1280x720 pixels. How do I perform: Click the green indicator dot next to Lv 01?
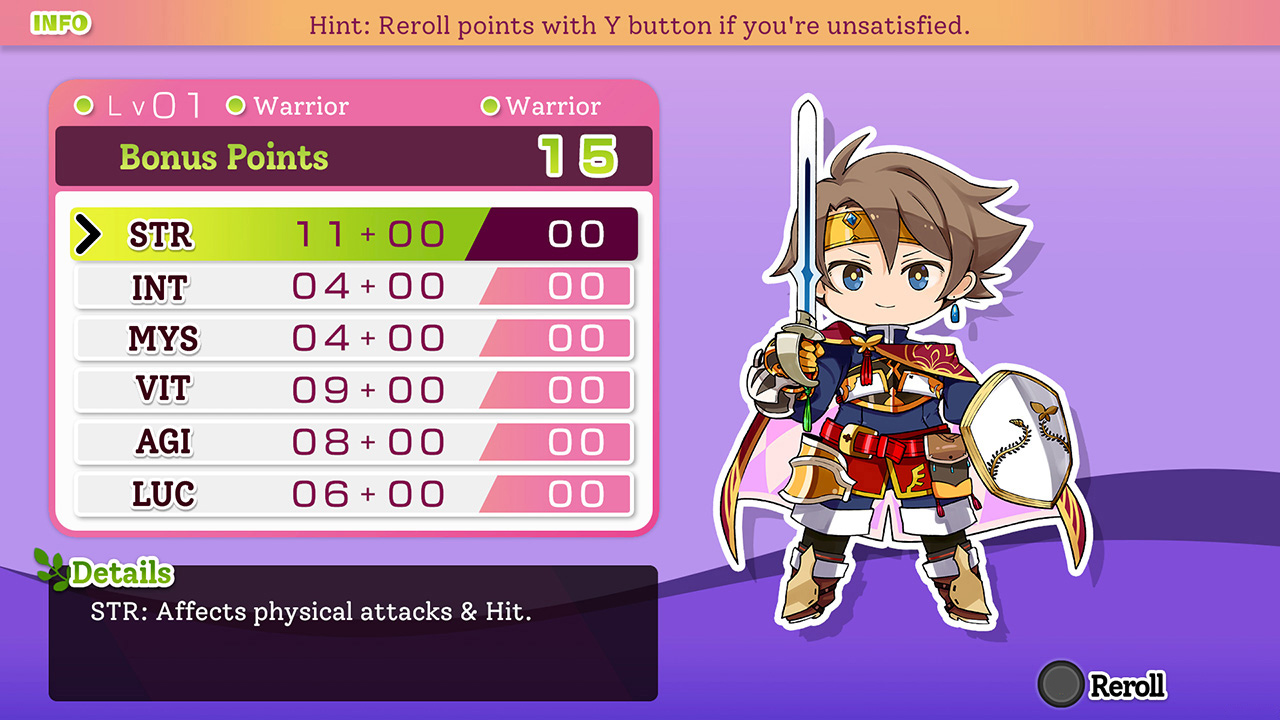85,105
